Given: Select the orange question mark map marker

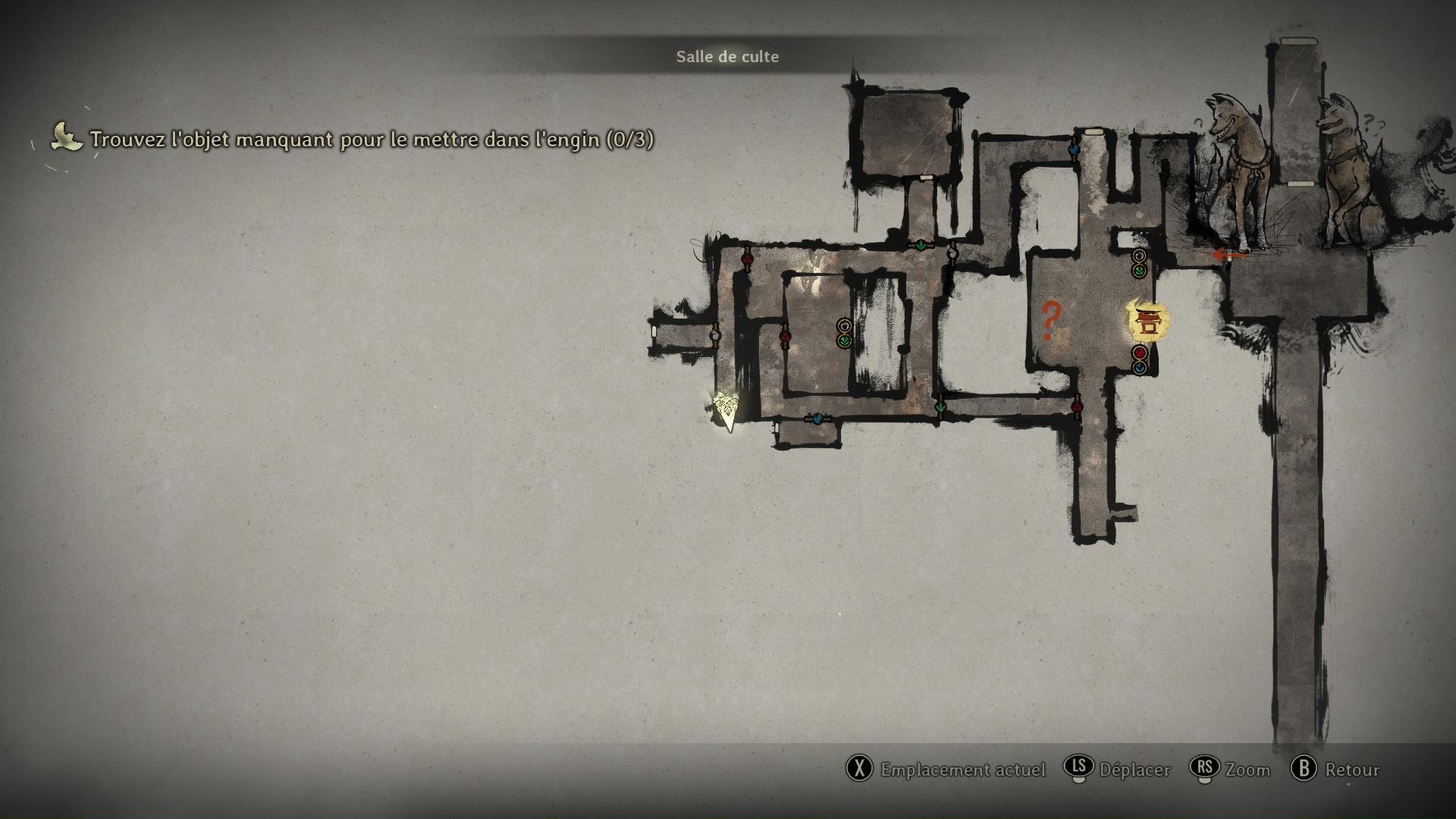Looking at the screenshot, I should (1050, 320).
